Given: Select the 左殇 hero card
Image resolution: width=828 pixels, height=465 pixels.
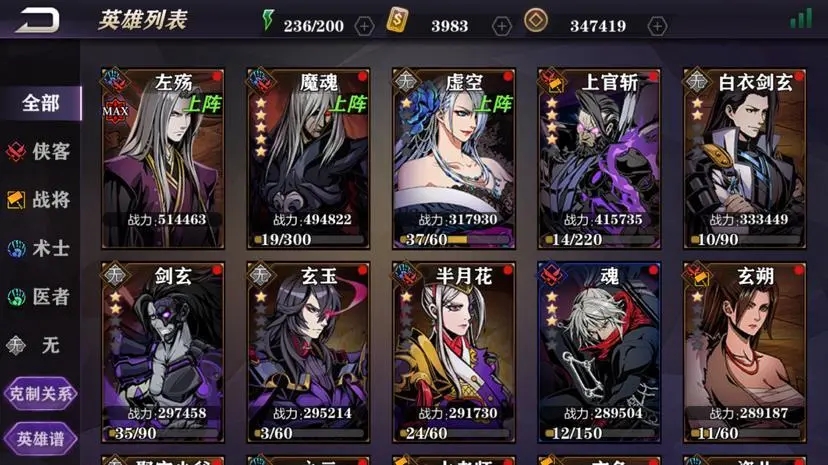Looking at the screenshot, I should point(161,158).
